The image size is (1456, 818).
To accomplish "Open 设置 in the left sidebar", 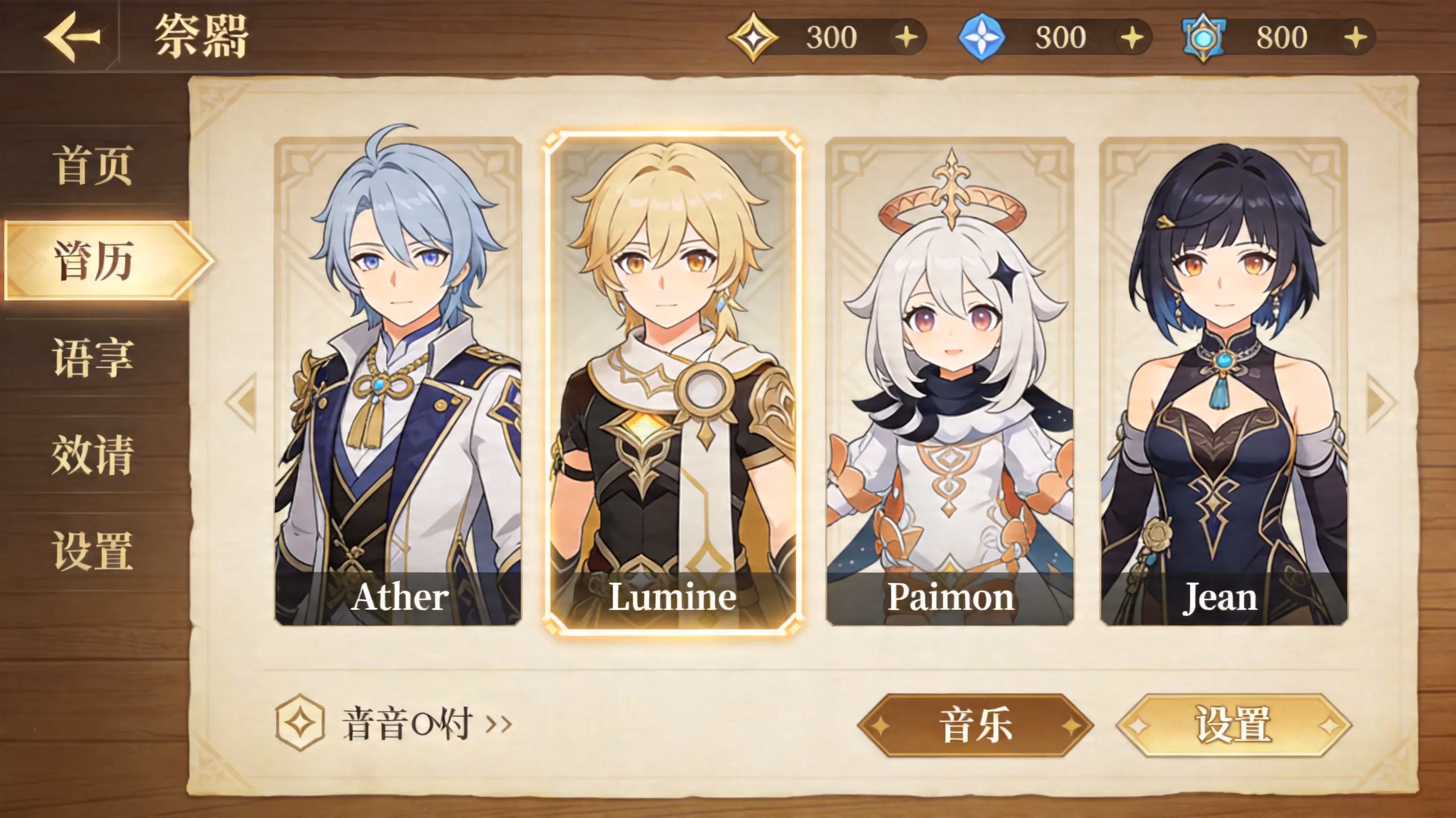I will coord(93,551).
